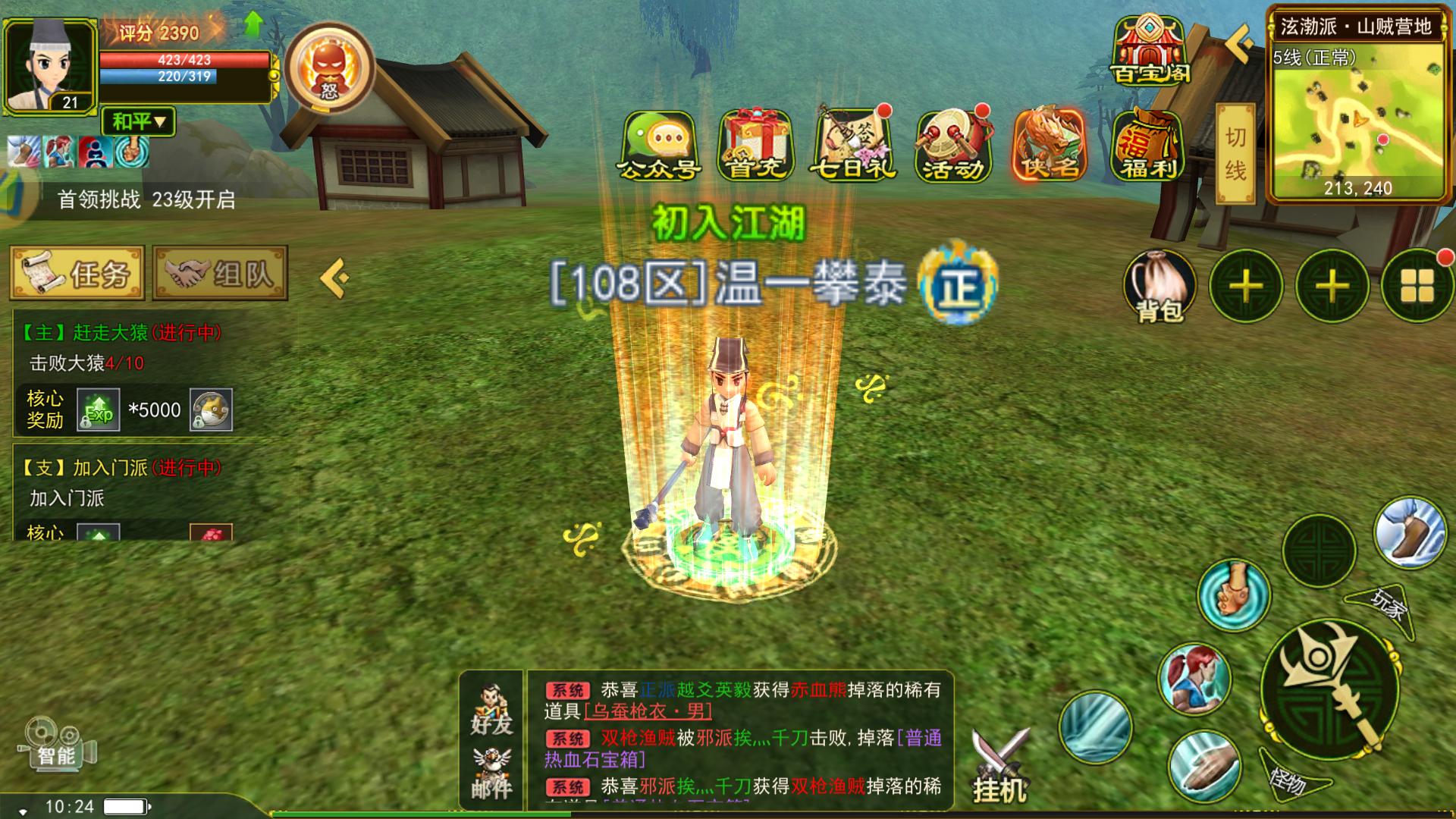Open the 公众号 chat icon

658,146
